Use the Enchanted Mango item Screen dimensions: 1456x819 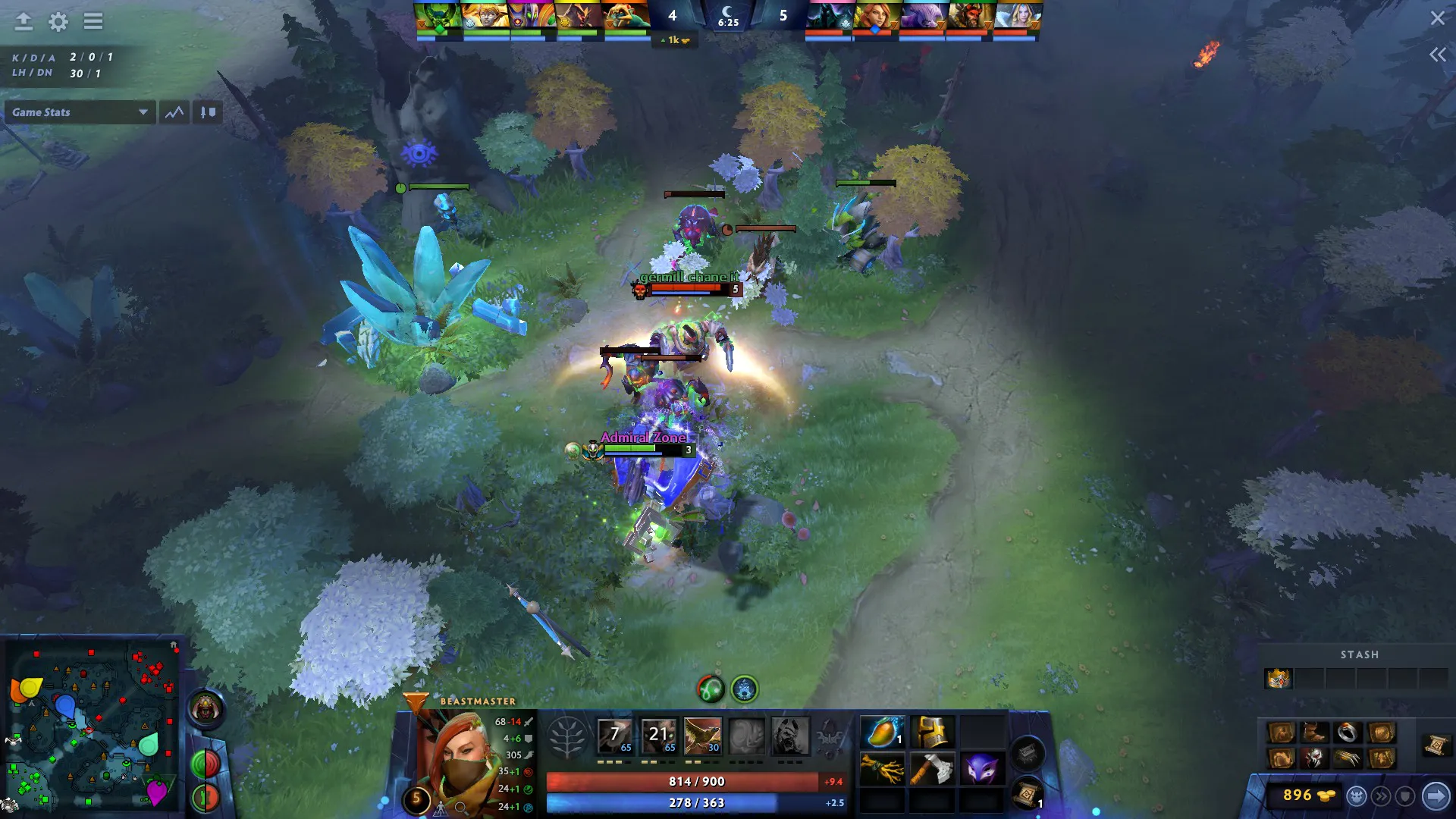tap(882, 733)
